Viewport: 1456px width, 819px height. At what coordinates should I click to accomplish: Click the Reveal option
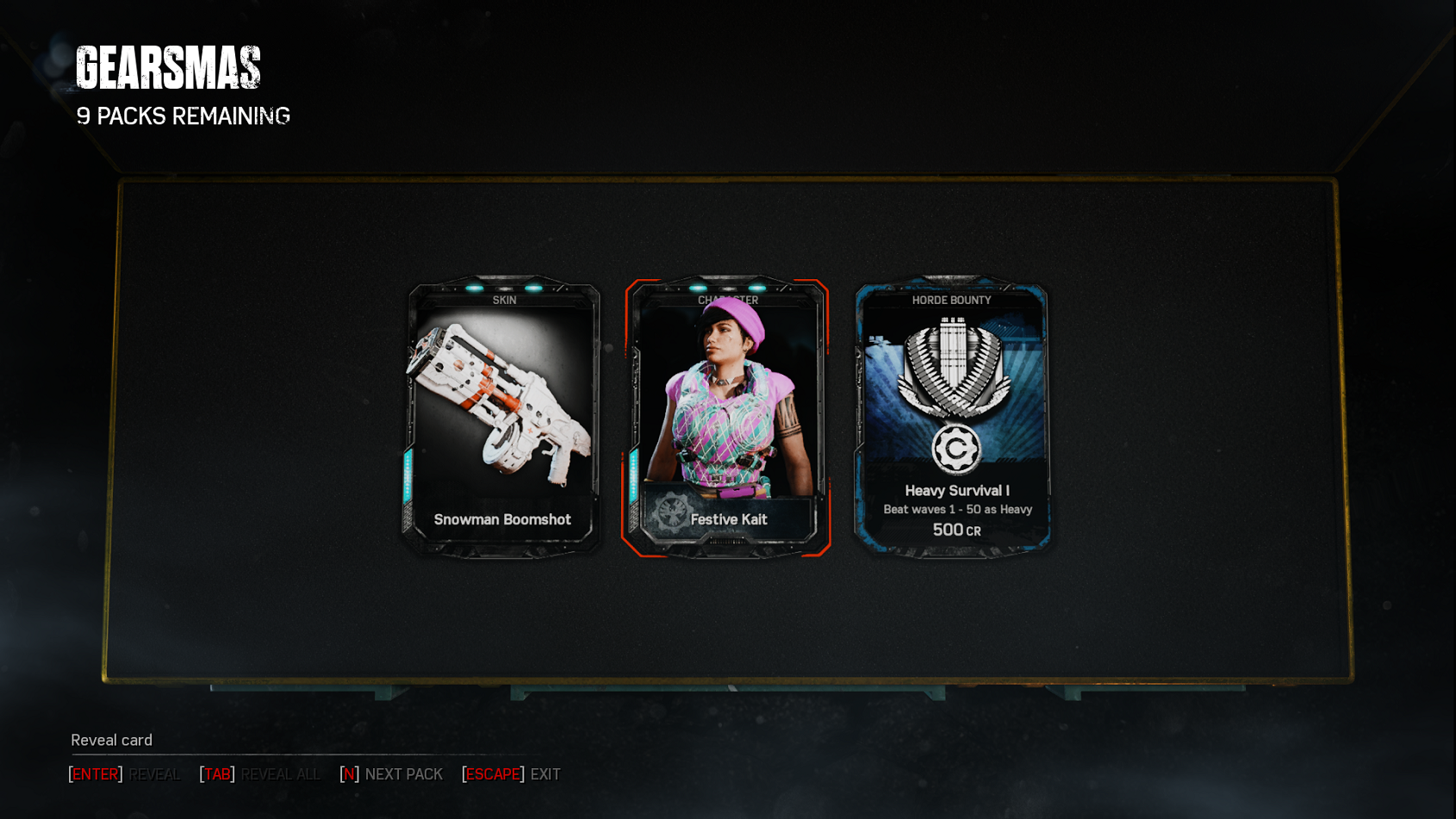[125, 774]
